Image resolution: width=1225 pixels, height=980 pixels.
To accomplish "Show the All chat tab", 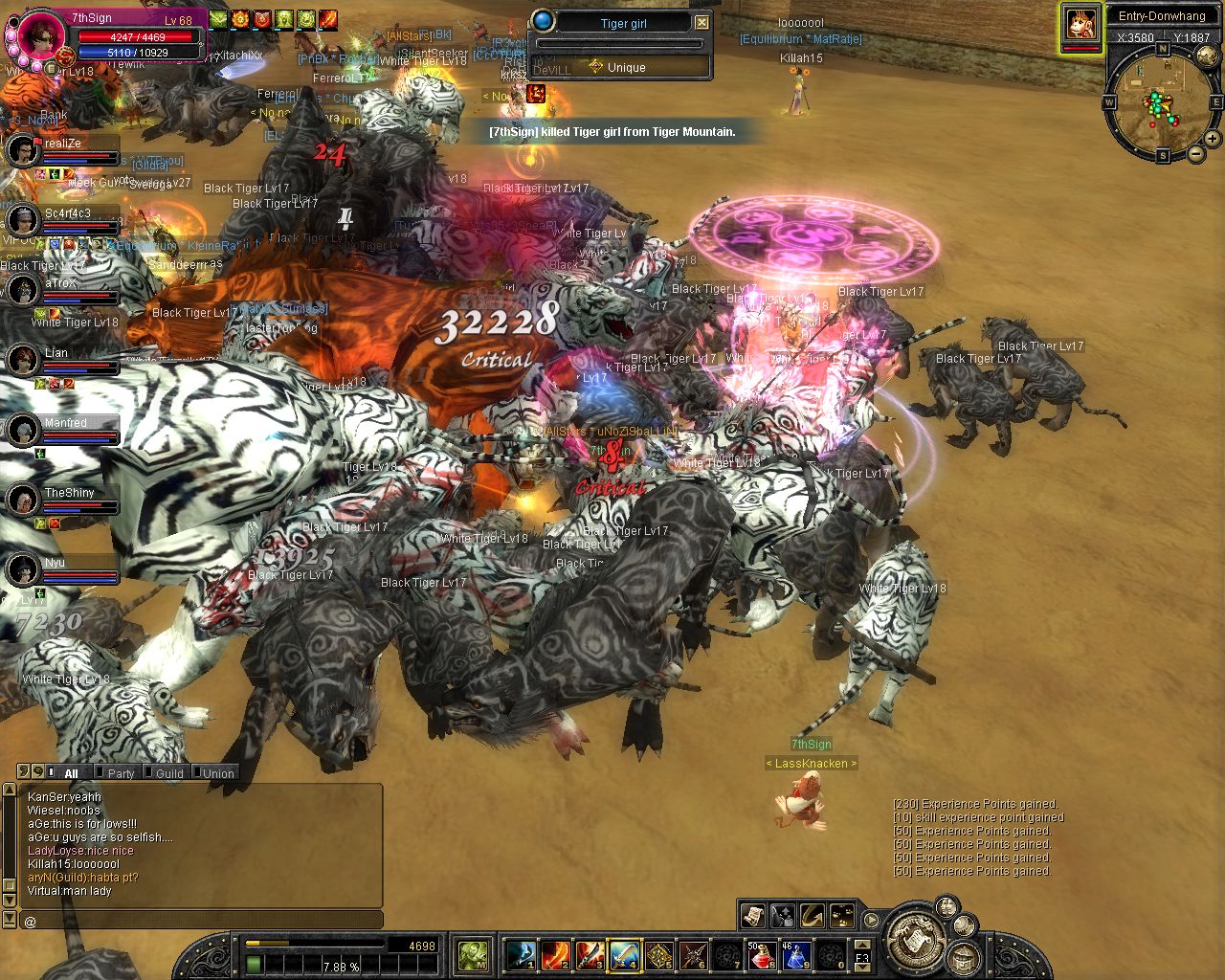I will 71,773.
